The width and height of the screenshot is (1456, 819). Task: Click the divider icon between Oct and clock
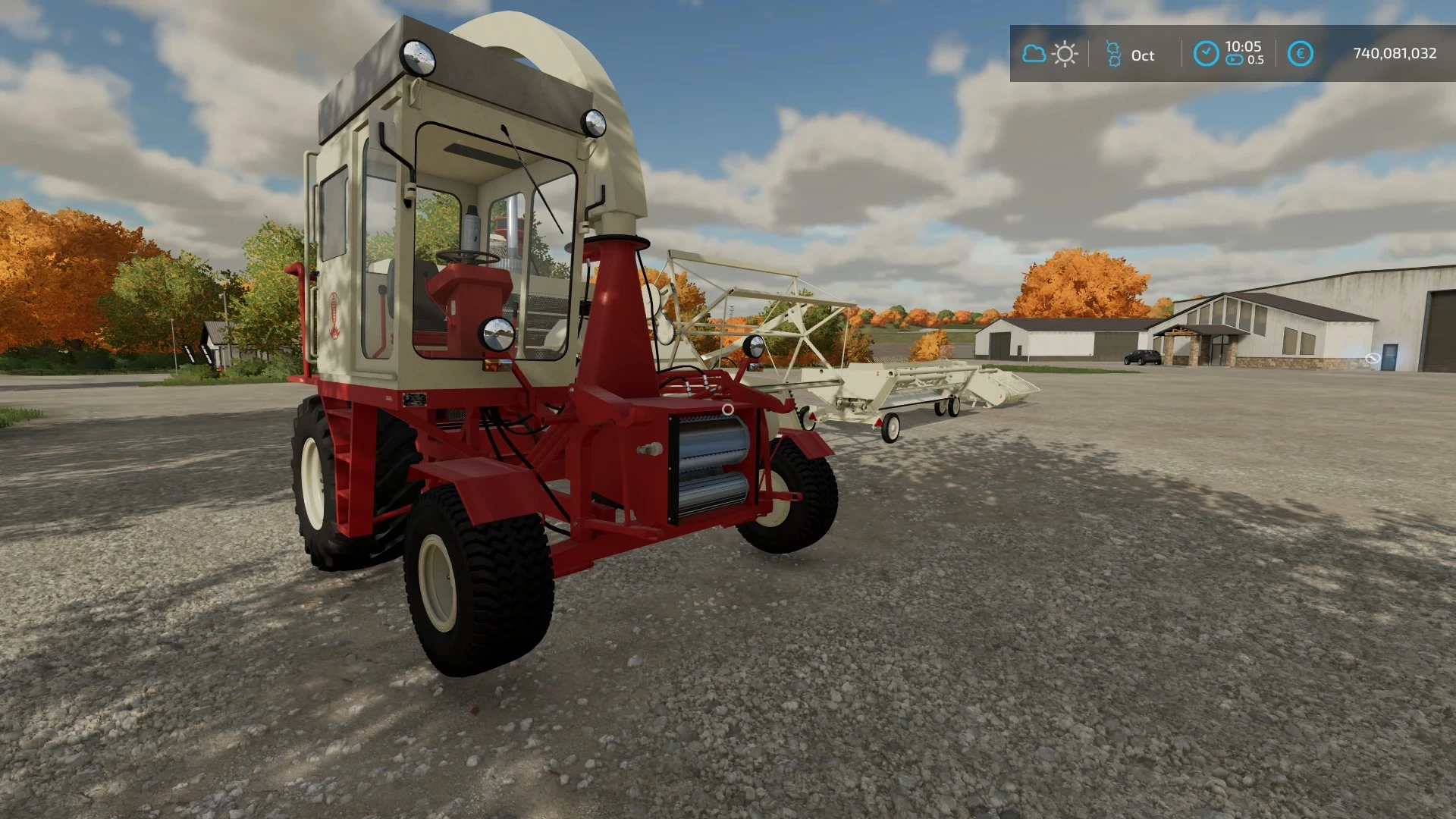[1181, 53]
